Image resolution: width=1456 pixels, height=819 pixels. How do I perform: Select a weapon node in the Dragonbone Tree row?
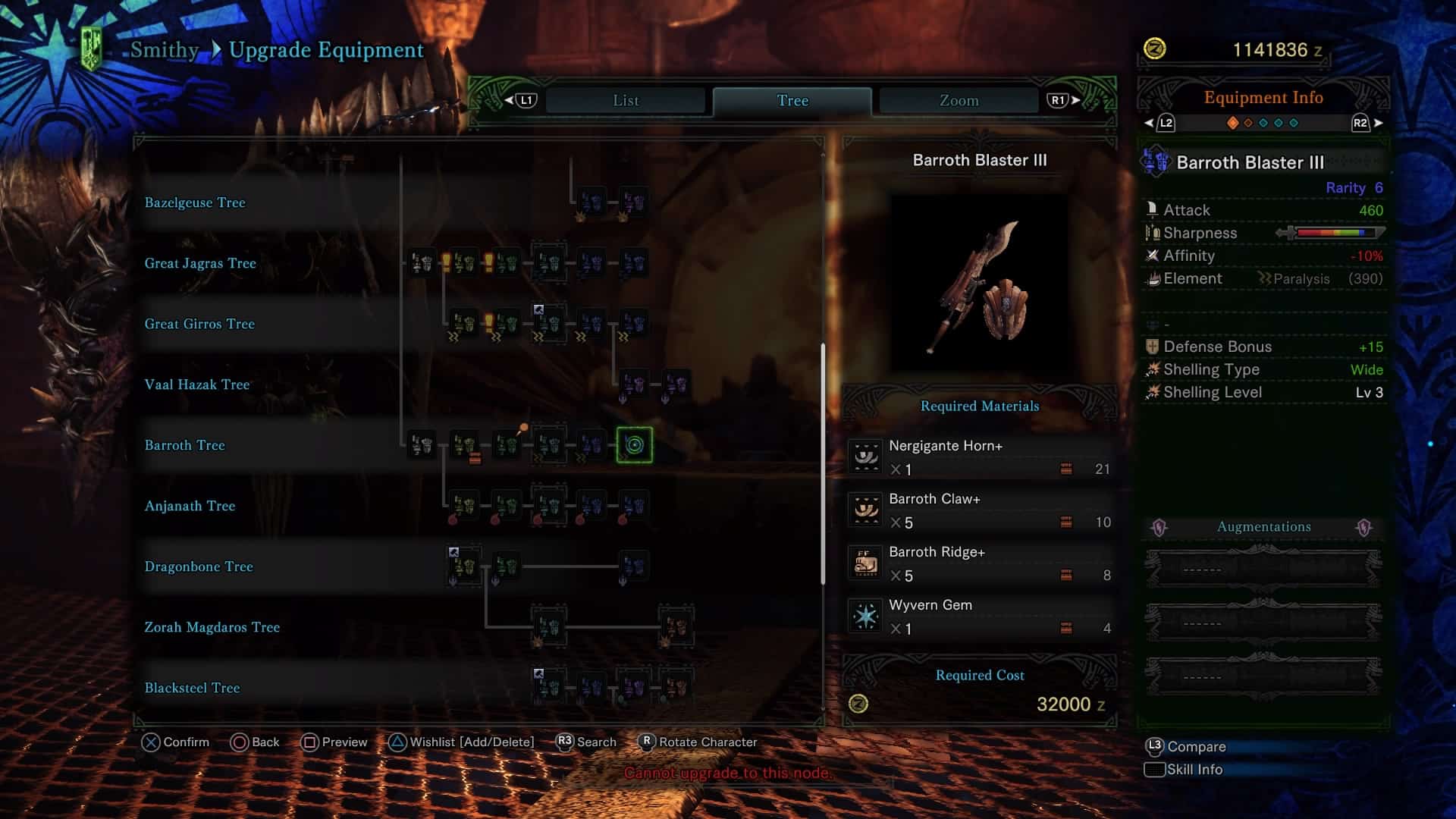[x=463, y=566]
